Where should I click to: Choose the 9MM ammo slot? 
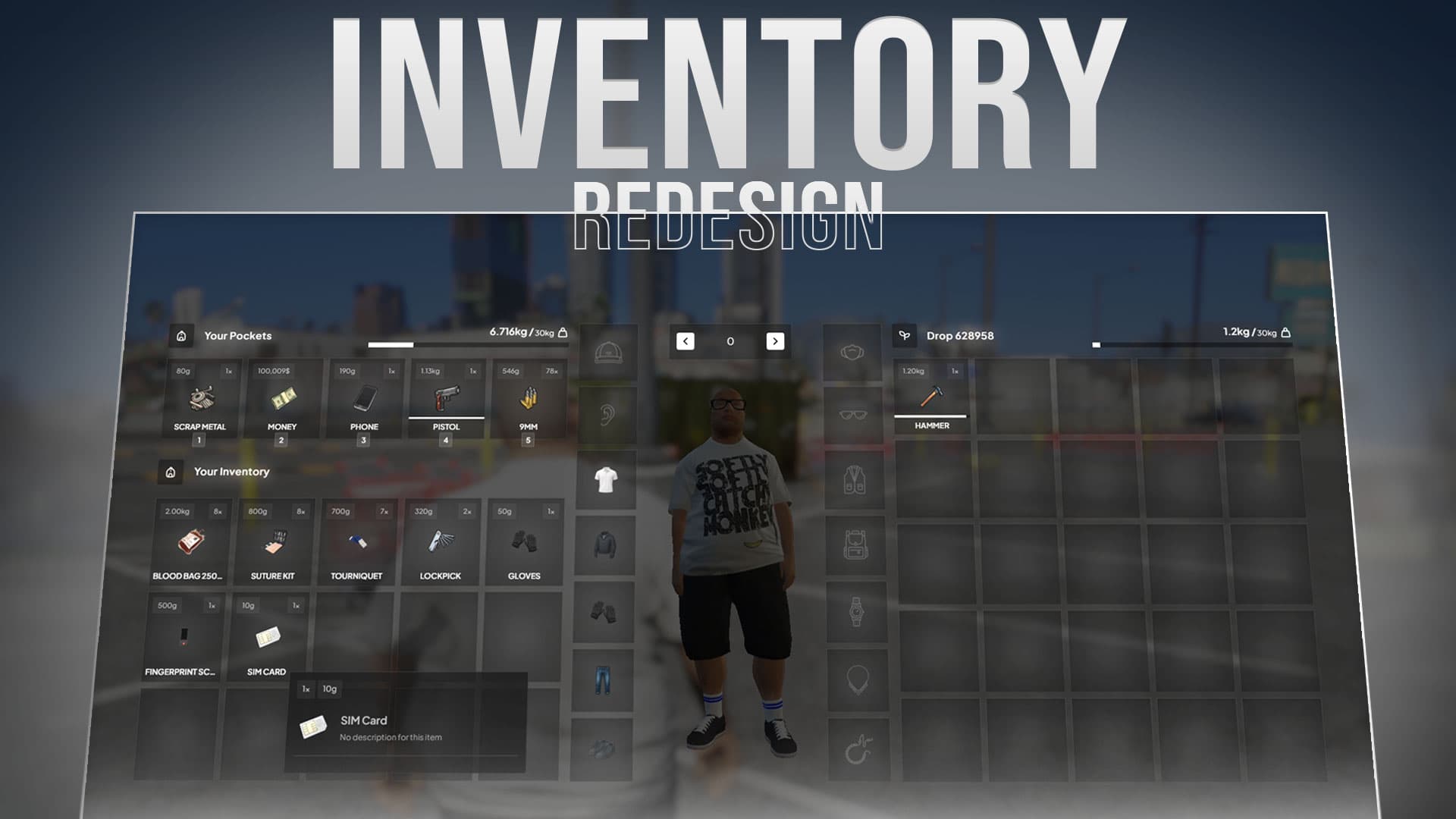click(529, 399)
